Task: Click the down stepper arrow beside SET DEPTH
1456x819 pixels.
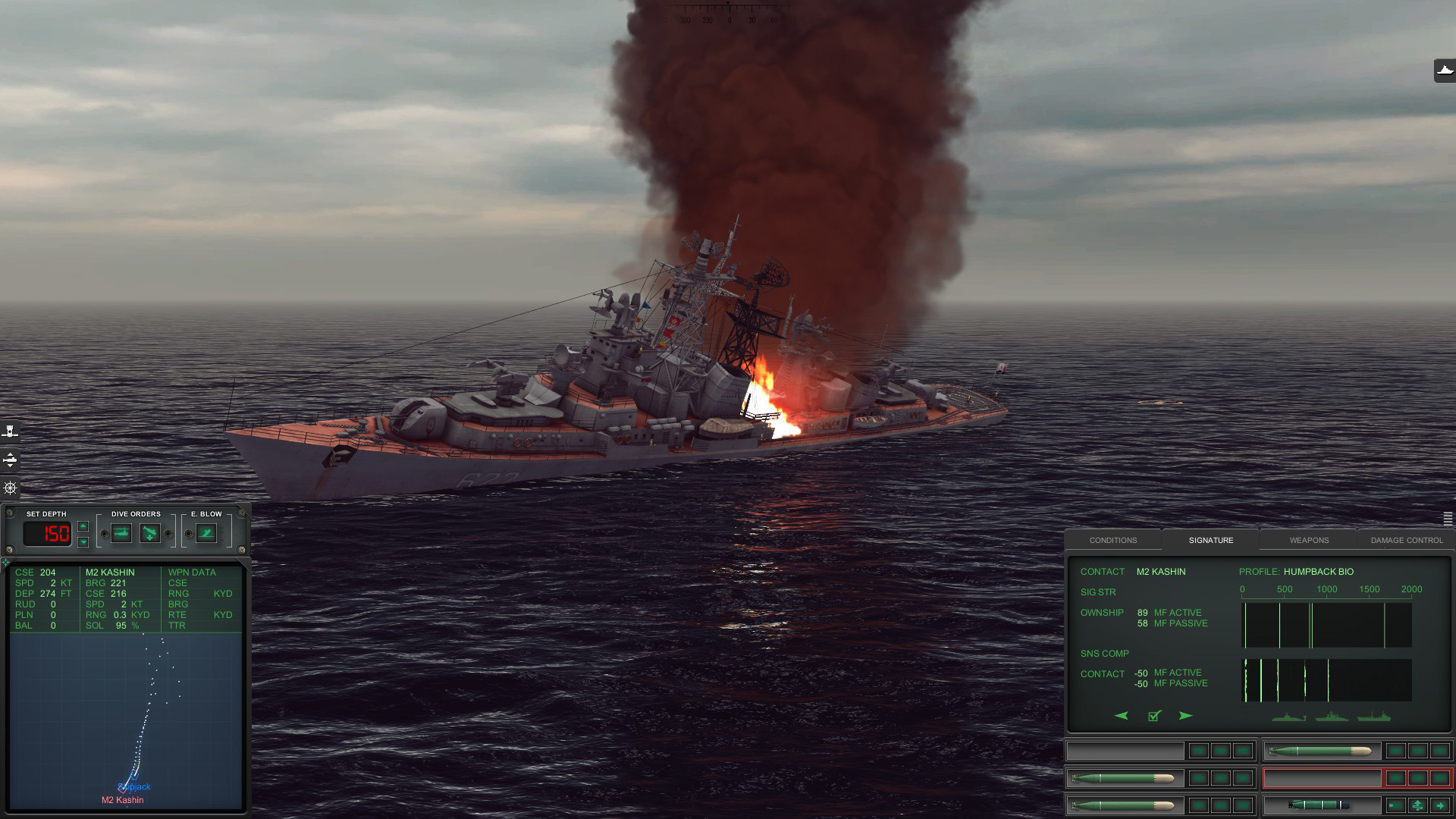Action: [83, 543]
